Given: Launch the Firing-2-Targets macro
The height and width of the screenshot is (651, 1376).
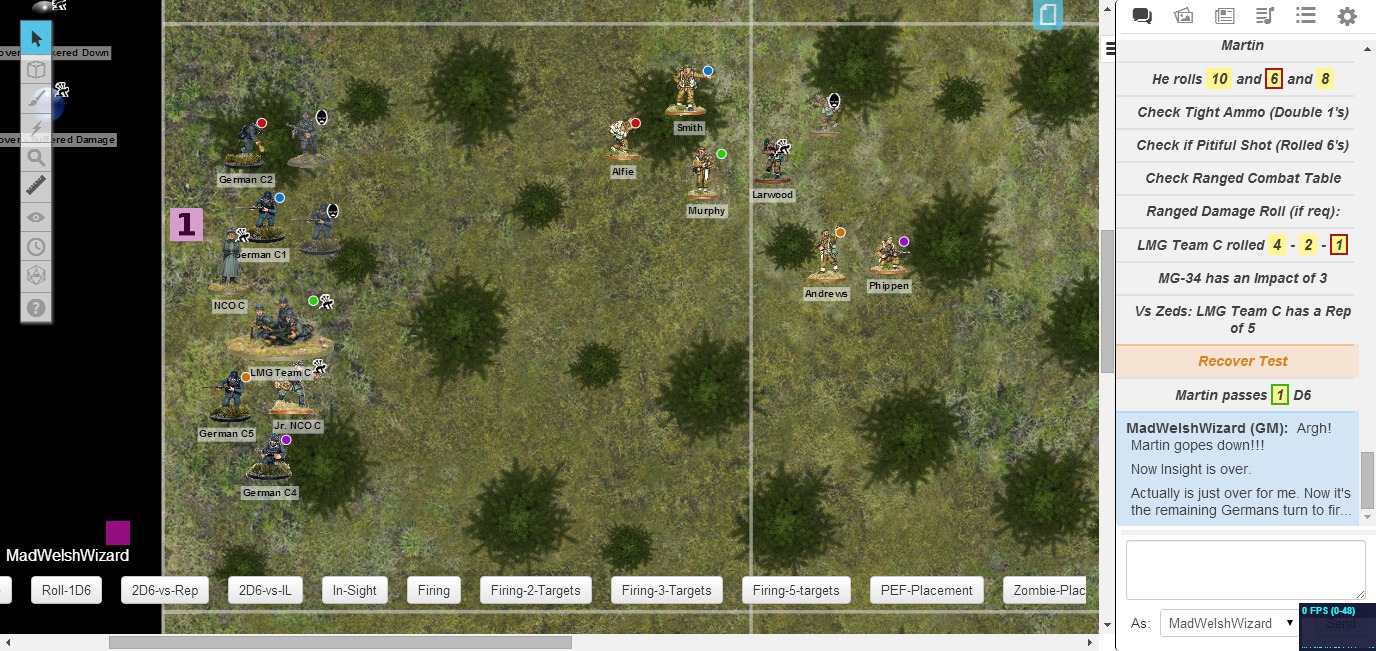Looking at the screenshot, I should tap(536, 590).
